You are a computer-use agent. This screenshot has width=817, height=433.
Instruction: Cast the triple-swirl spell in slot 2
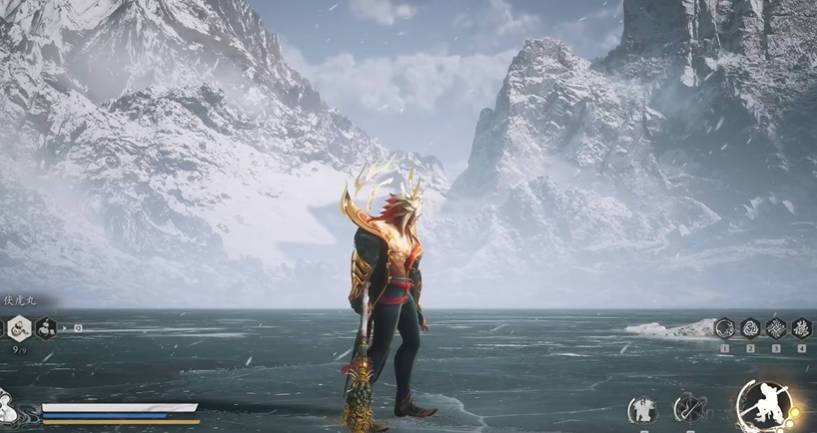tap(750, 328)
